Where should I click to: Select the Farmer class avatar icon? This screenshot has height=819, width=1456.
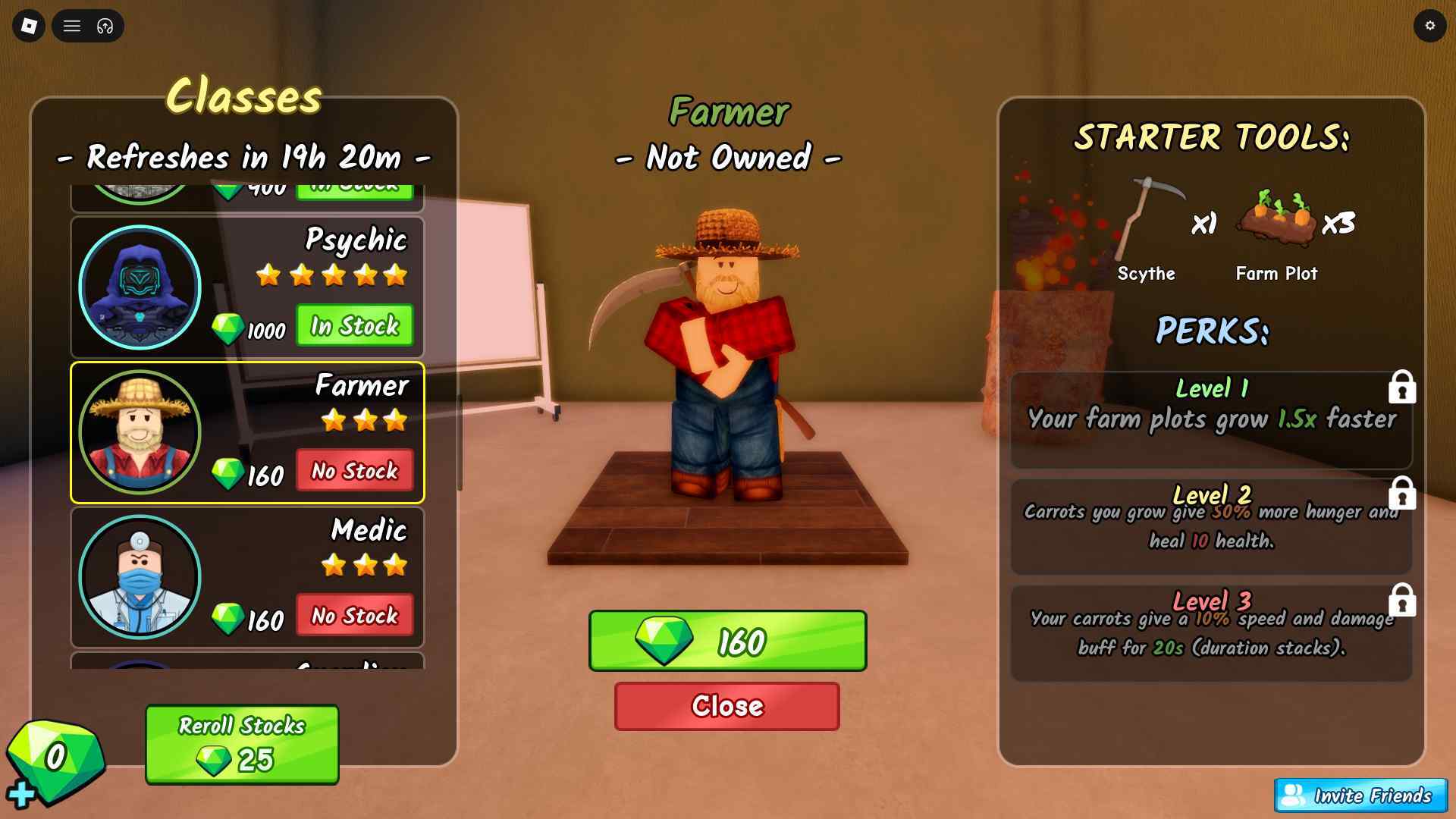140,431
